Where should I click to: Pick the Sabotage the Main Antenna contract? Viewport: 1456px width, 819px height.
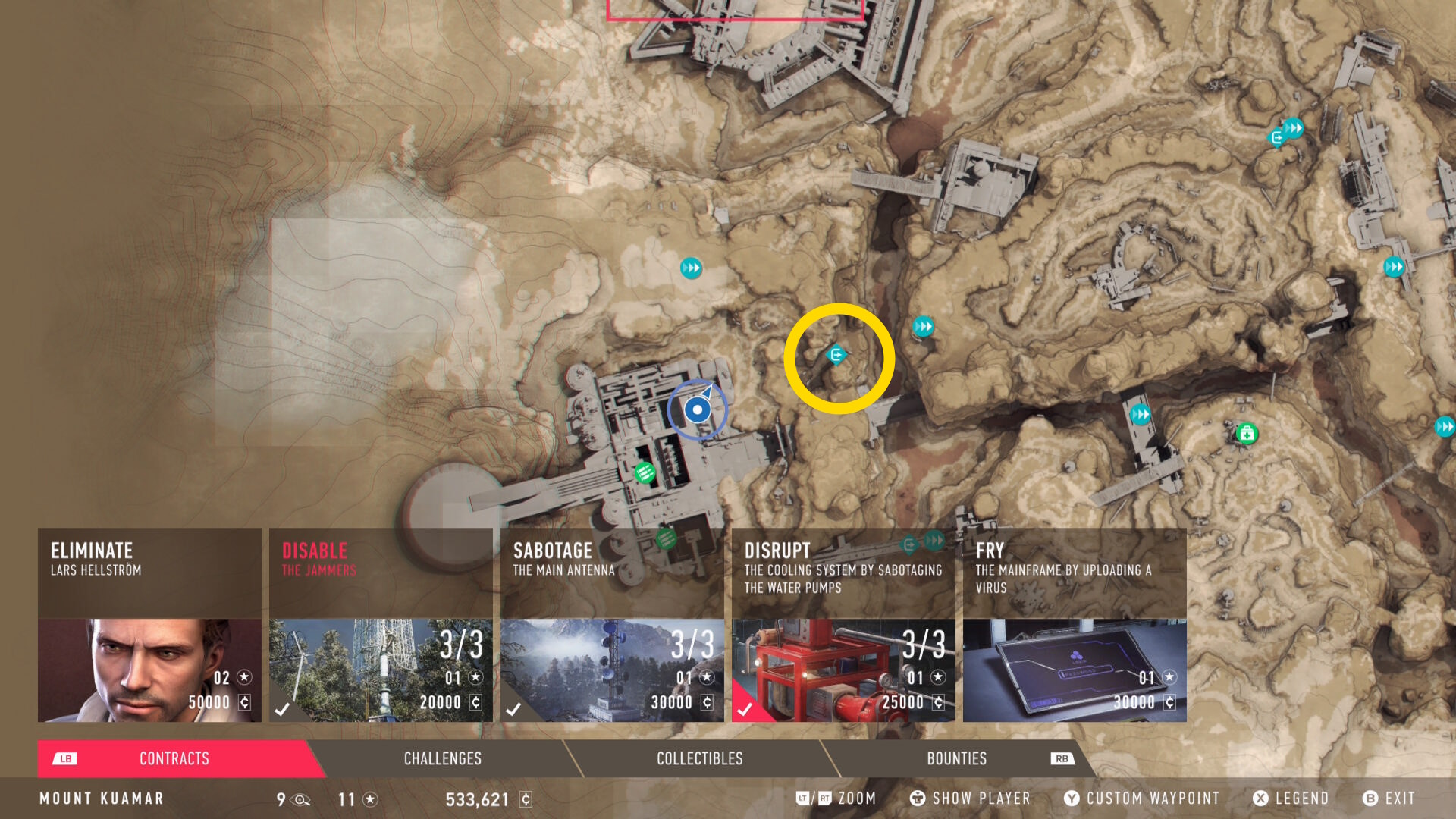pyautogui.click(x=612, y=625)
